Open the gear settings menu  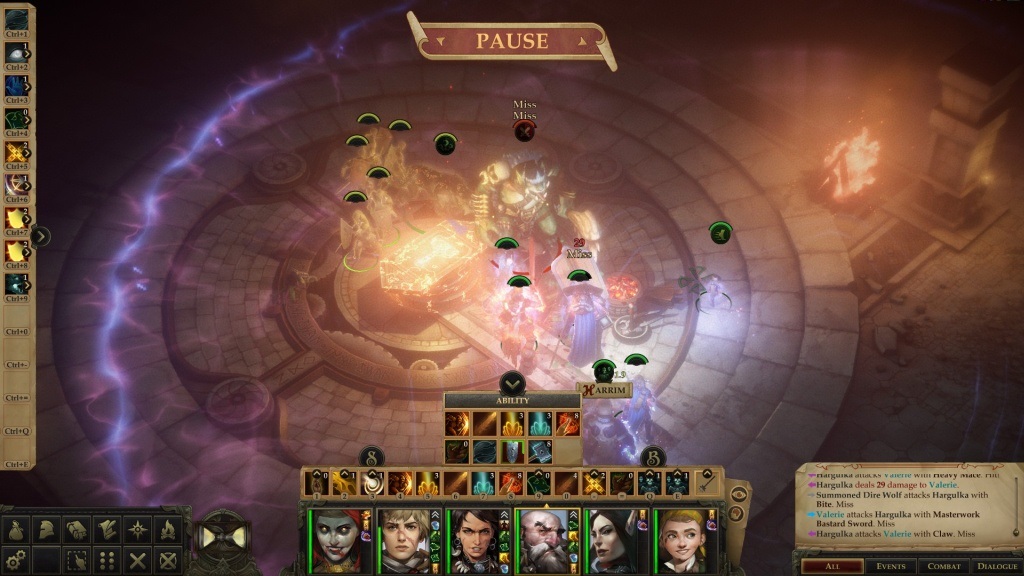pyautogui.click(x=15, y=560)
